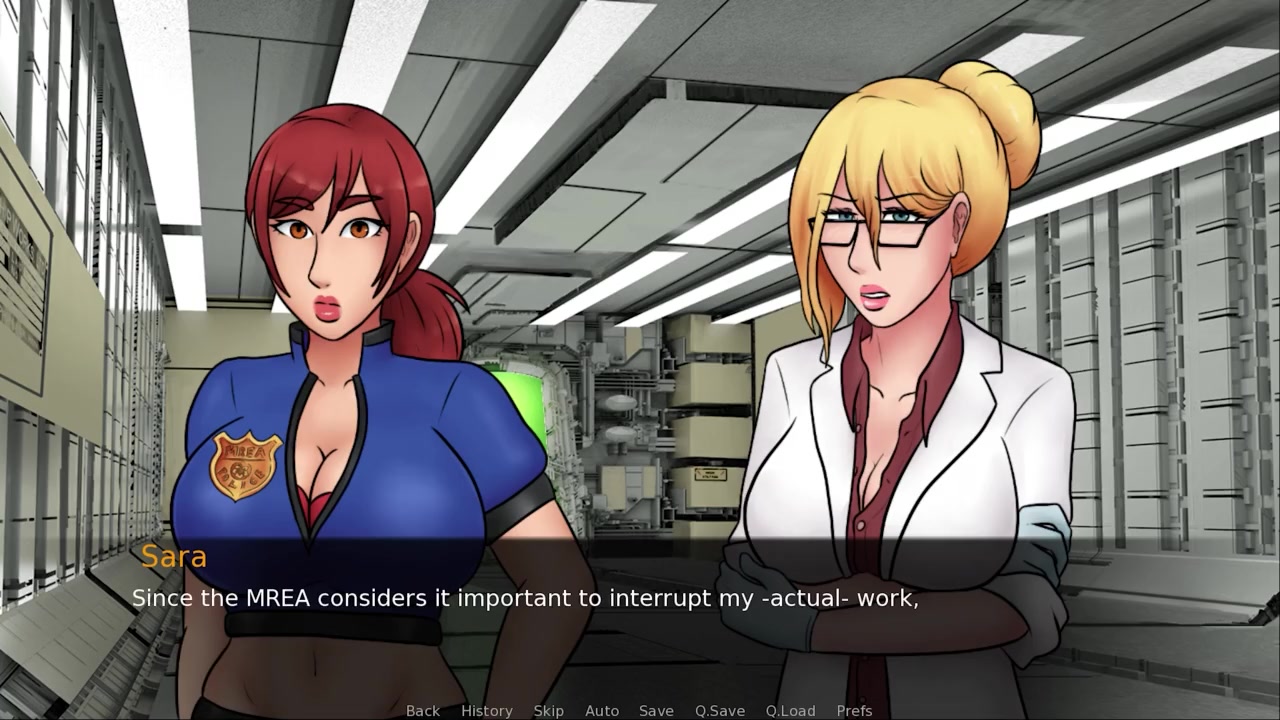Open the Prefs settings screen
Viewport: 1280px width, 720px height.
click(x=854, y=710)
